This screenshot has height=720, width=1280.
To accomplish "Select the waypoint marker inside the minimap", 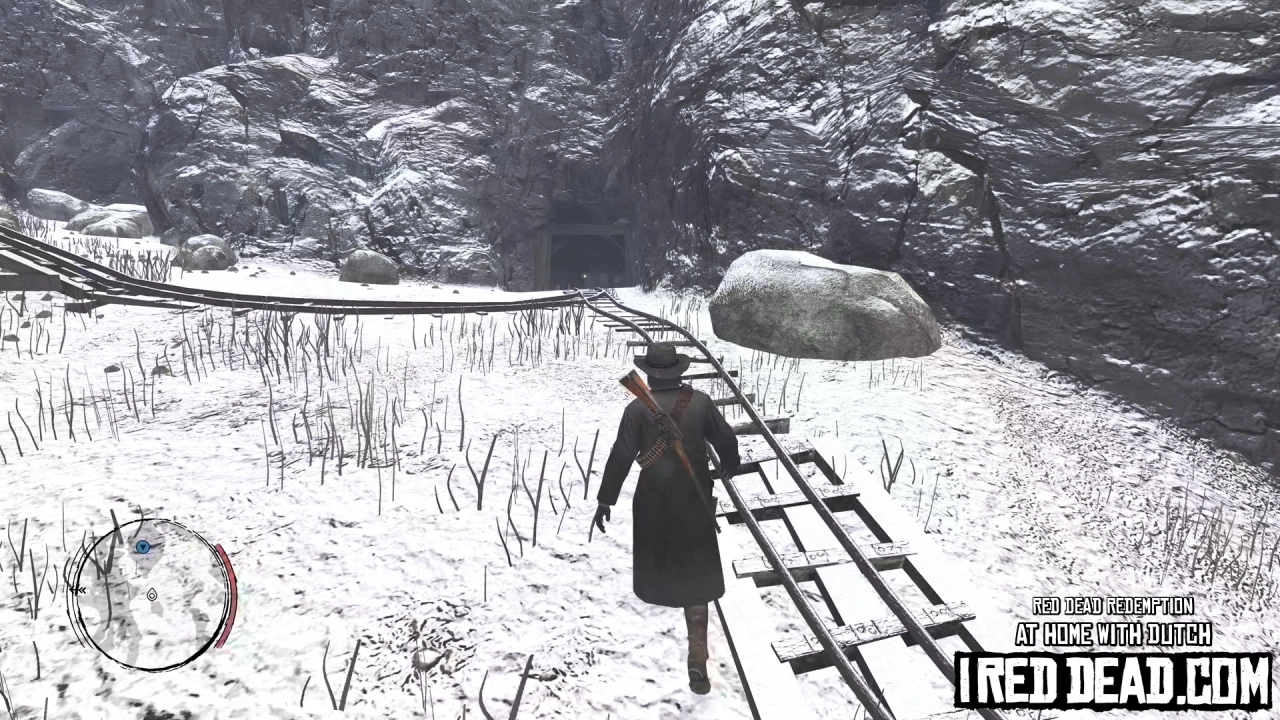I will [x=152, y=595].
